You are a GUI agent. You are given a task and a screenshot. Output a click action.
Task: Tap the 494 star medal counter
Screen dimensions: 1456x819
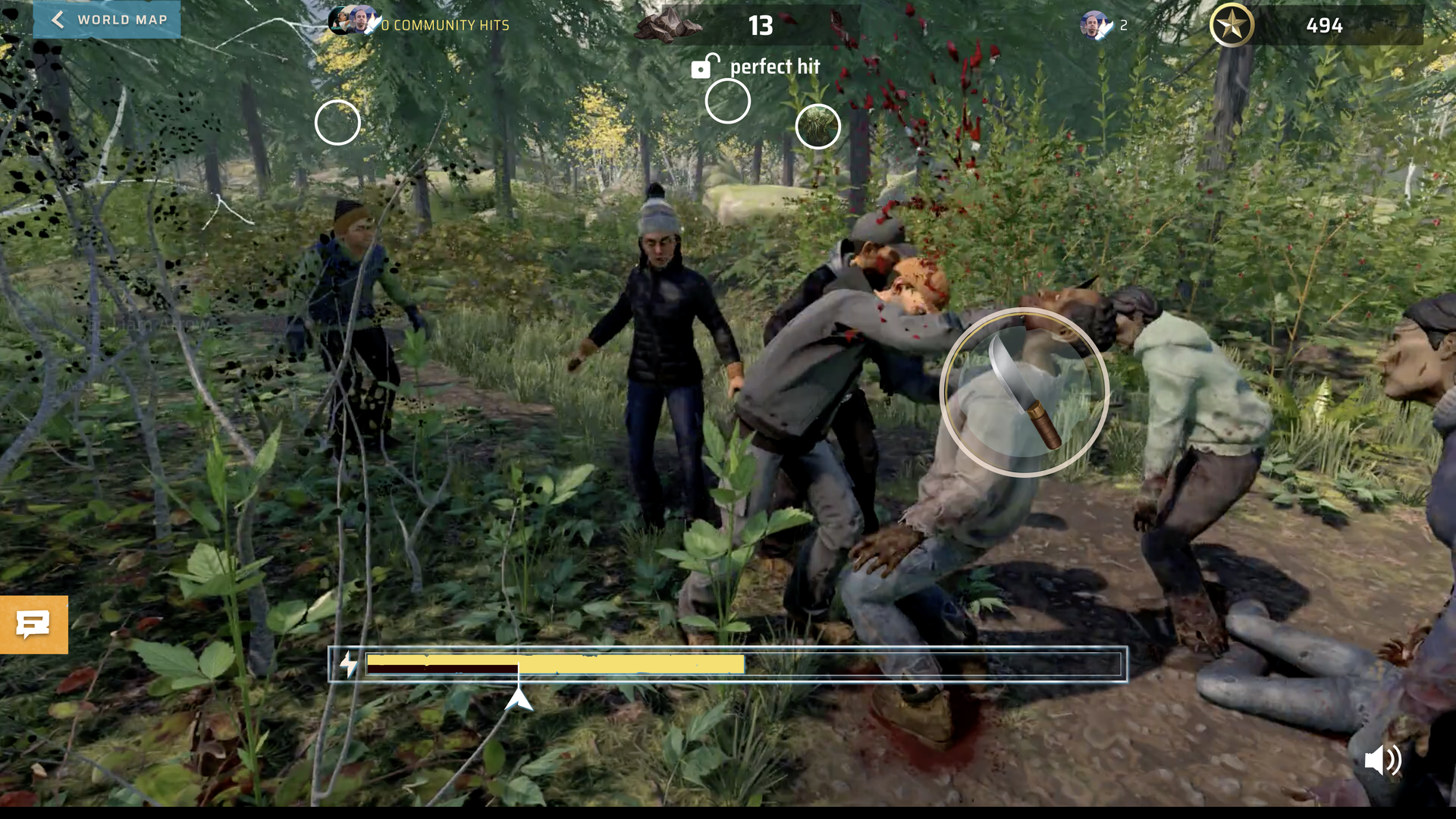coord(1325,25)
